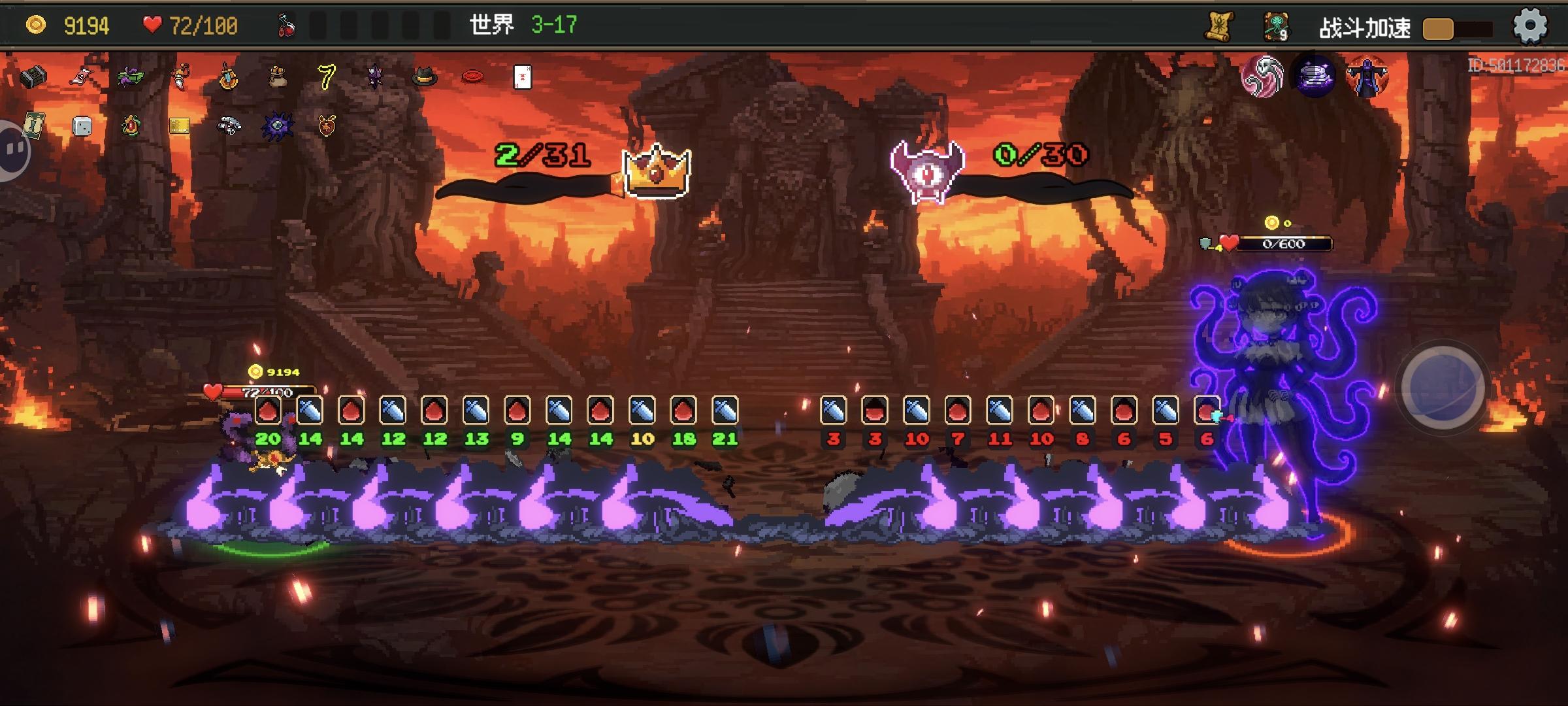
Task: Open the money bag item
Action: (x=278, y=77)
